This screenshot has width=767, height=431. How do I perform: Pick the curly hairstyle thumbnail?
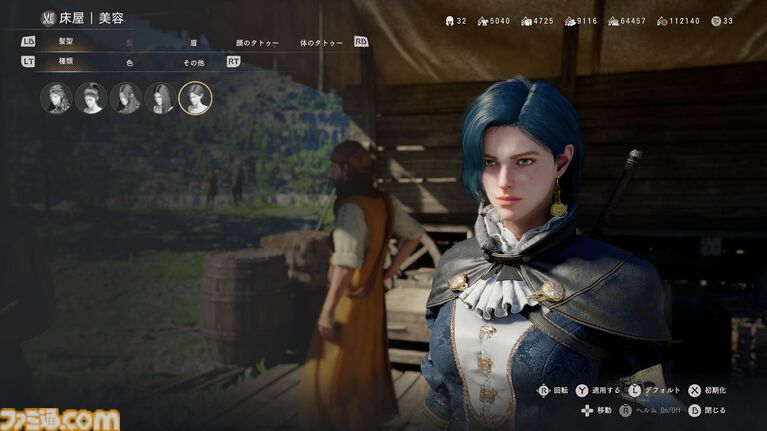coord(56,98)
